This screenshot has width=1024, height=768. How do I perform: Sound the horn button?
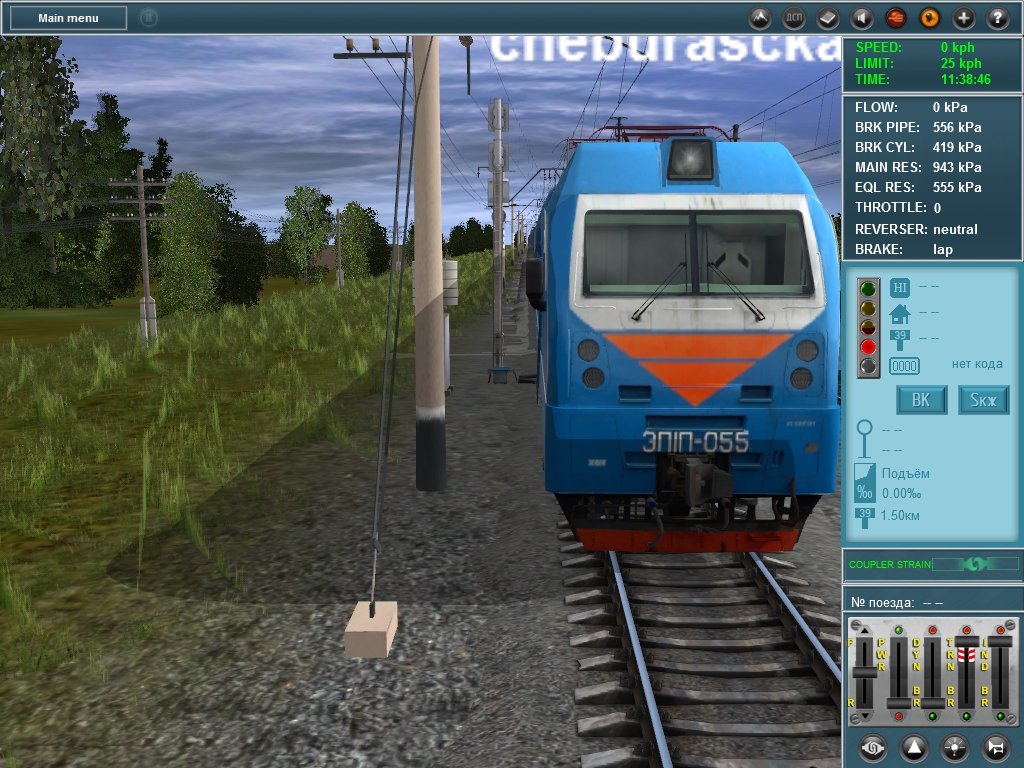996,747
